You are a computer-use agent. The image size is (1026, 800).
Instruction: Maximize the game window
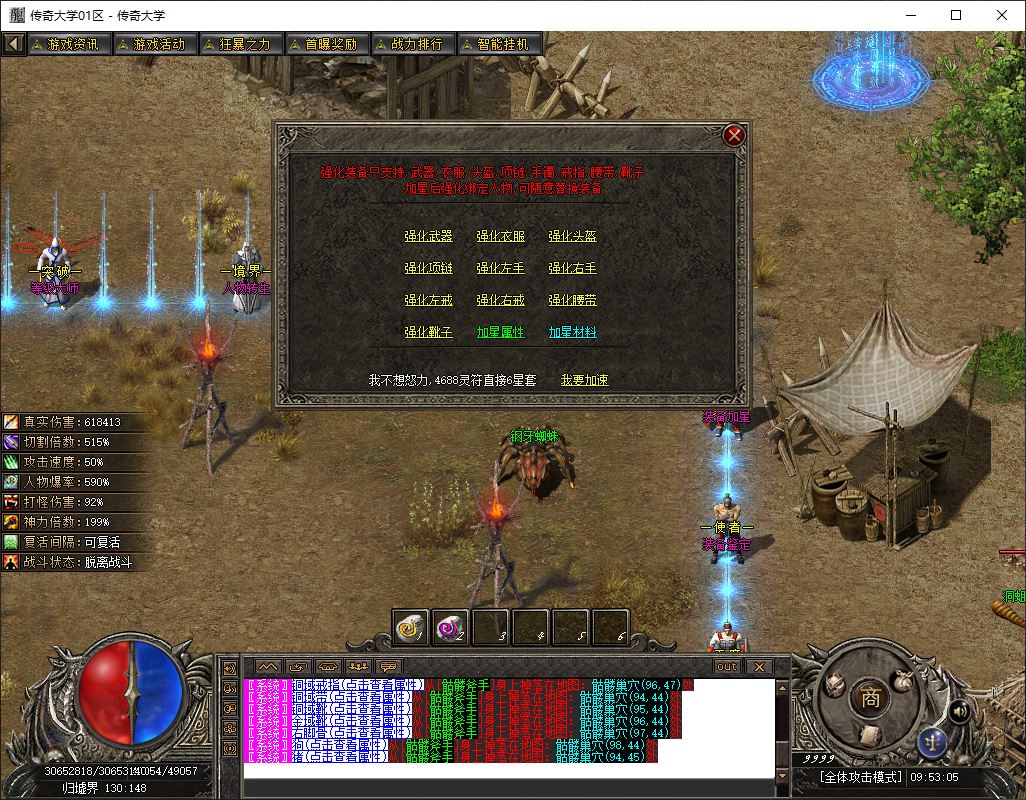tap(956, 15)
